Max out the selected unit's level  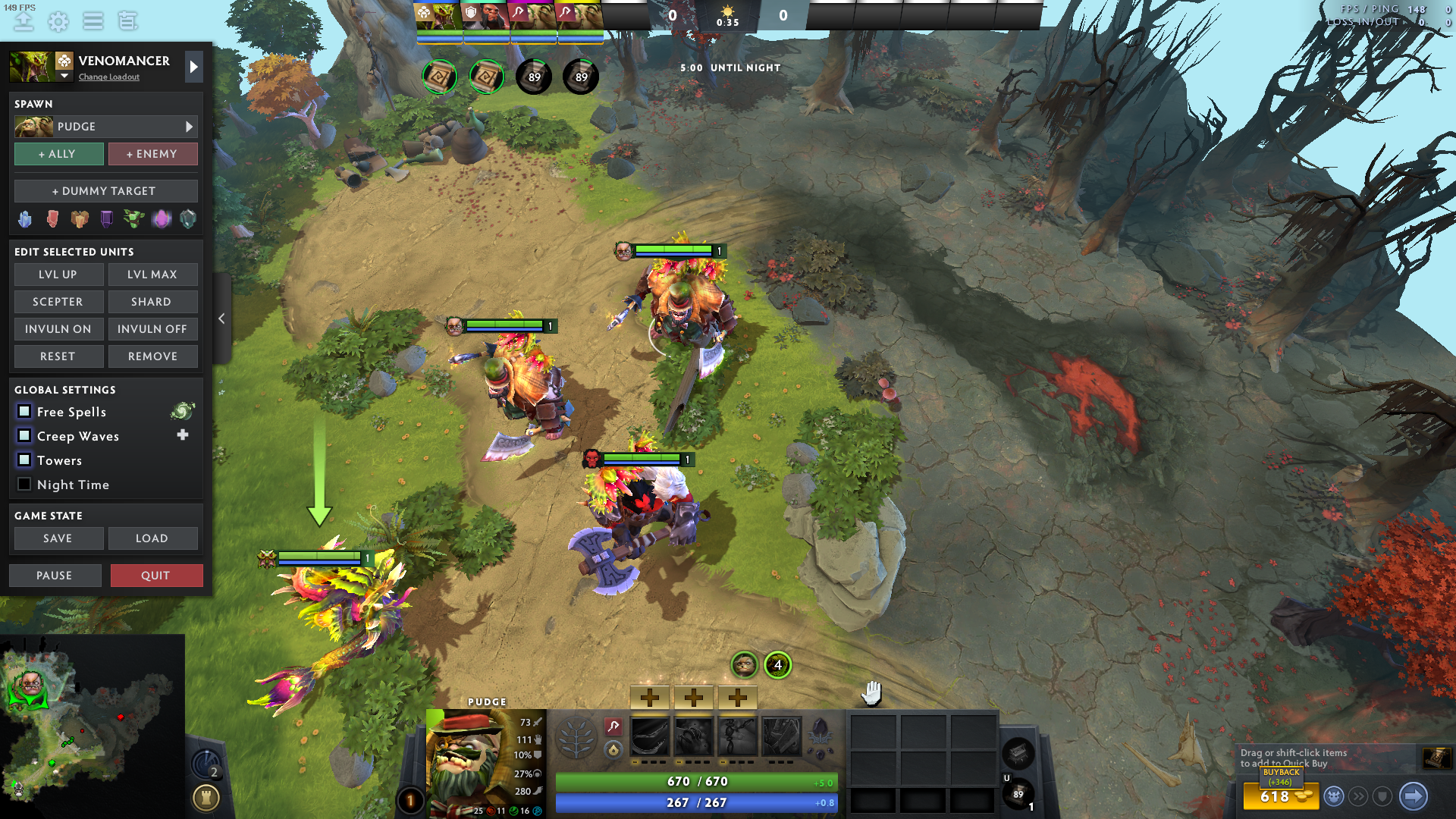[x=152, y=275]
